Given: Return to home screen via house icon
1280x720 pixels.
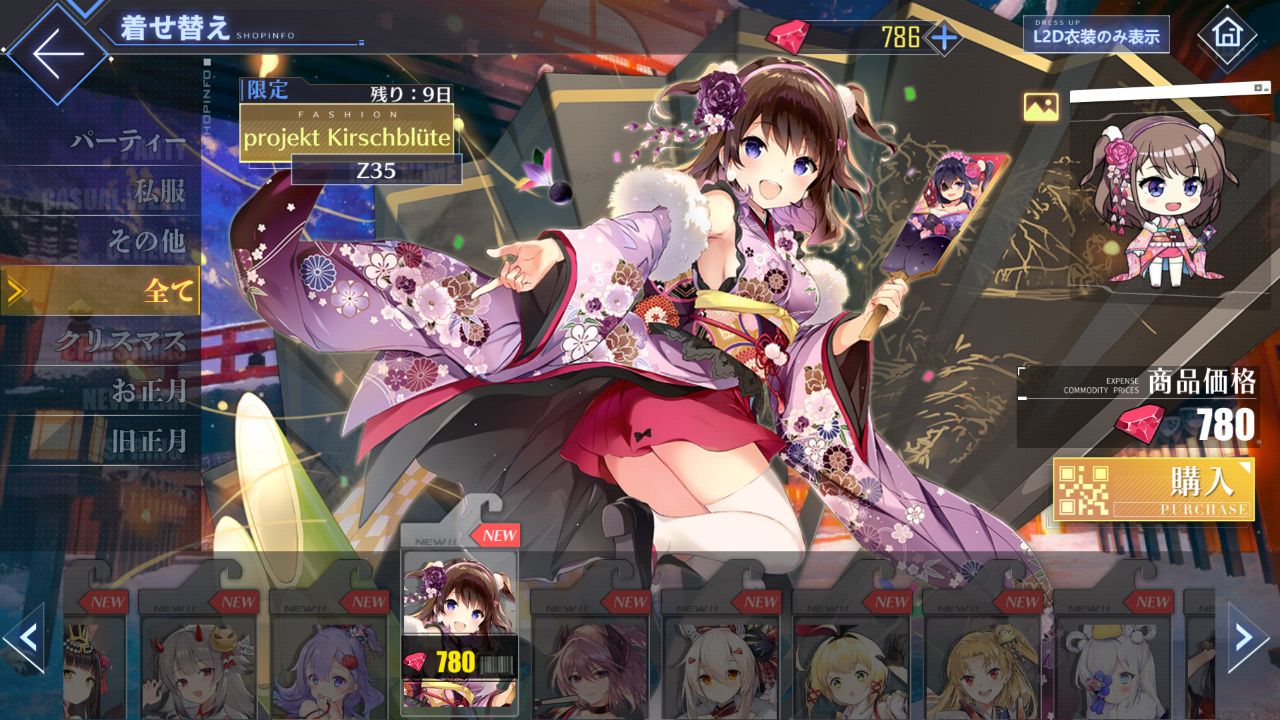Looking at the screenshot, I should tap(1226, 35).
